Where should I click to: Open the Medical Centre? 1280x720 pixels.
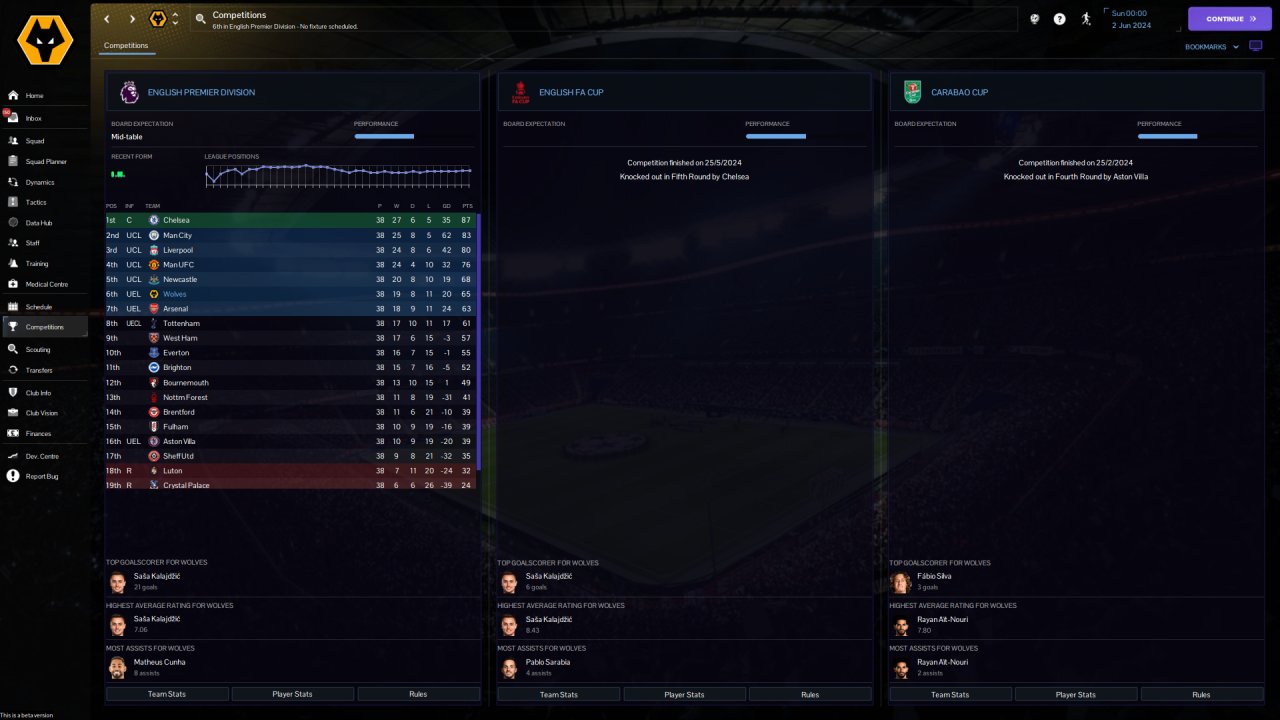46,284
